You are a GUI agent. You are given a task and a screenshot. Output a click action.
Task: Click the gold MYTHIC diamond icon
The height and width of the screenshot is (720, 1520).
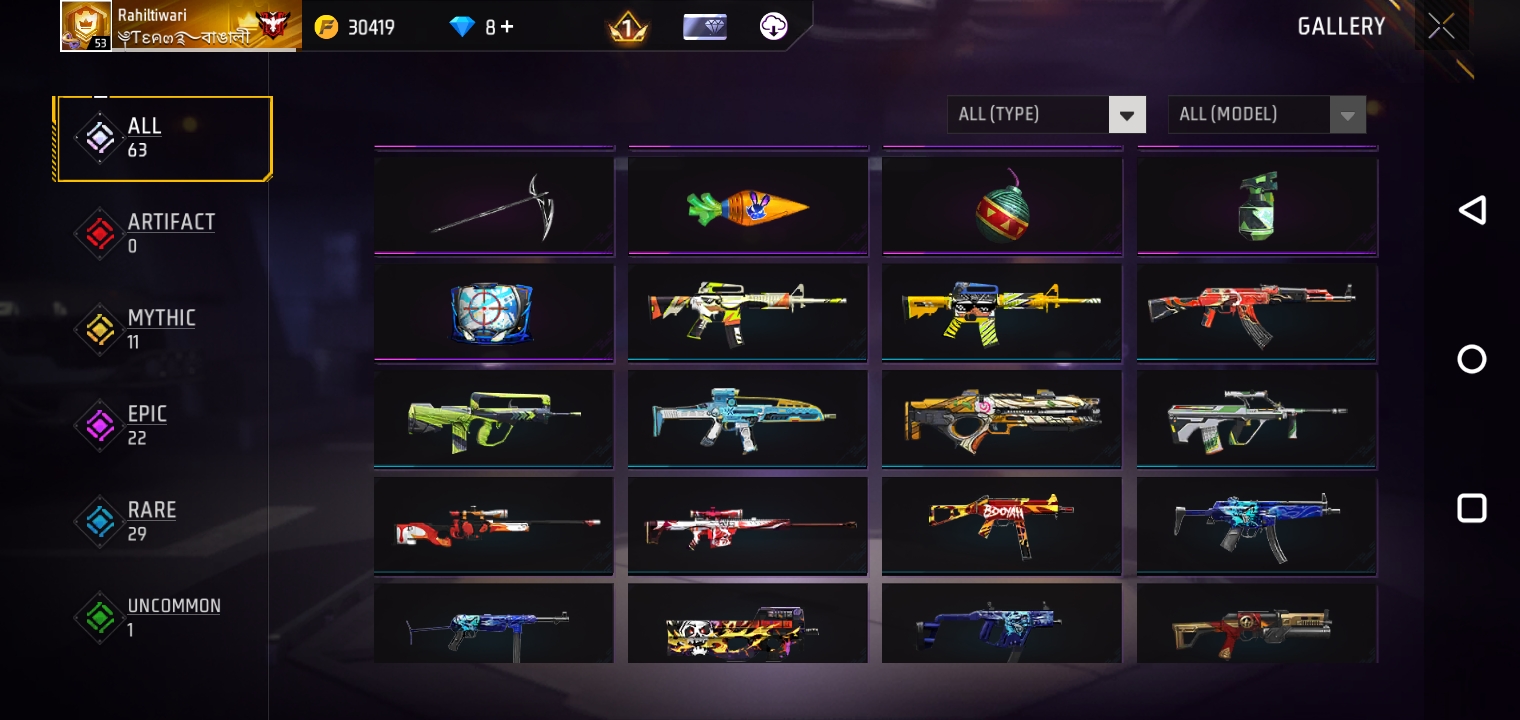click(x=100, y=330)
